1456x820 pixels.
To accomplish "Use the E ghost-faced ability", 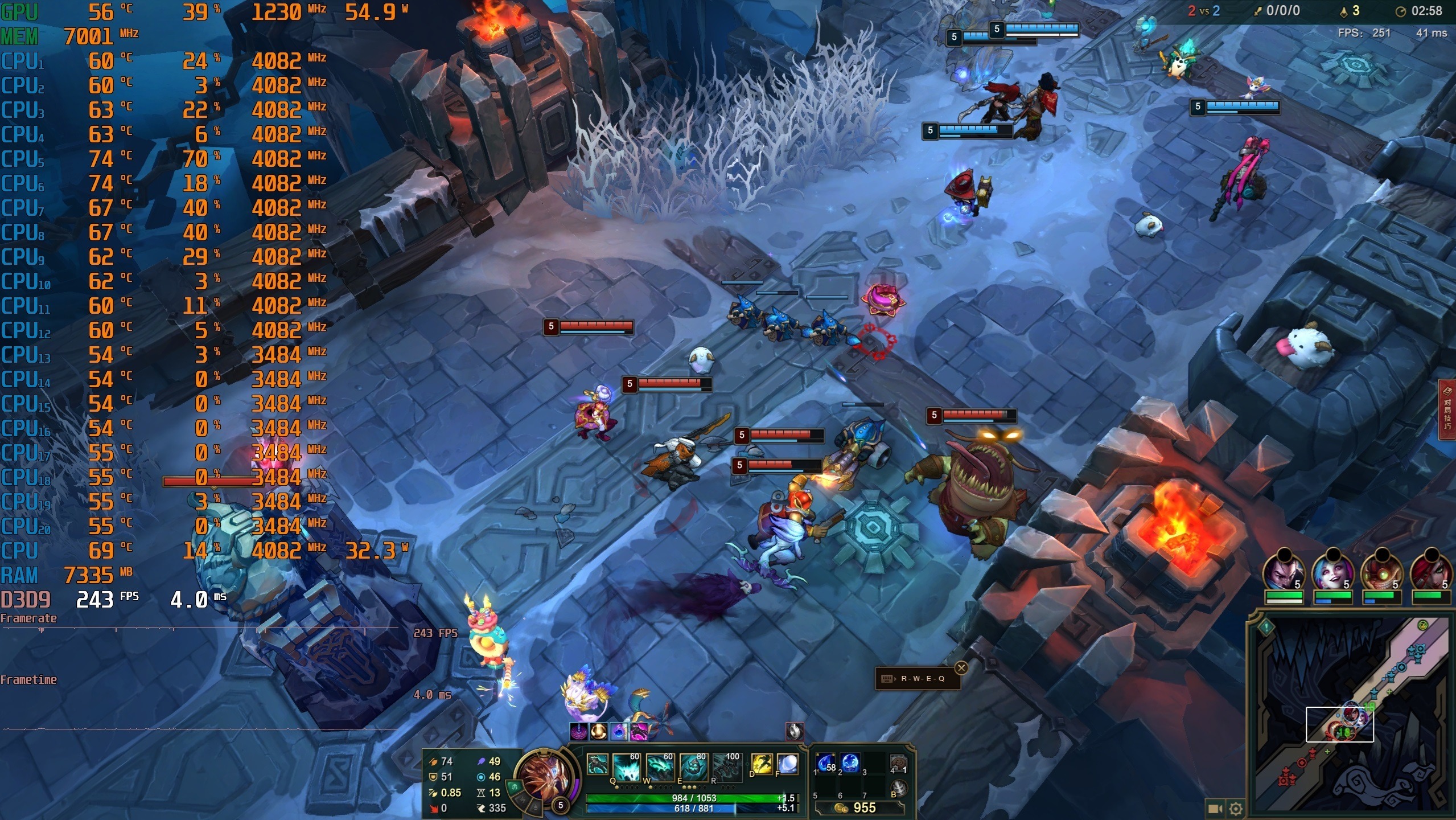I will [694, 767].
